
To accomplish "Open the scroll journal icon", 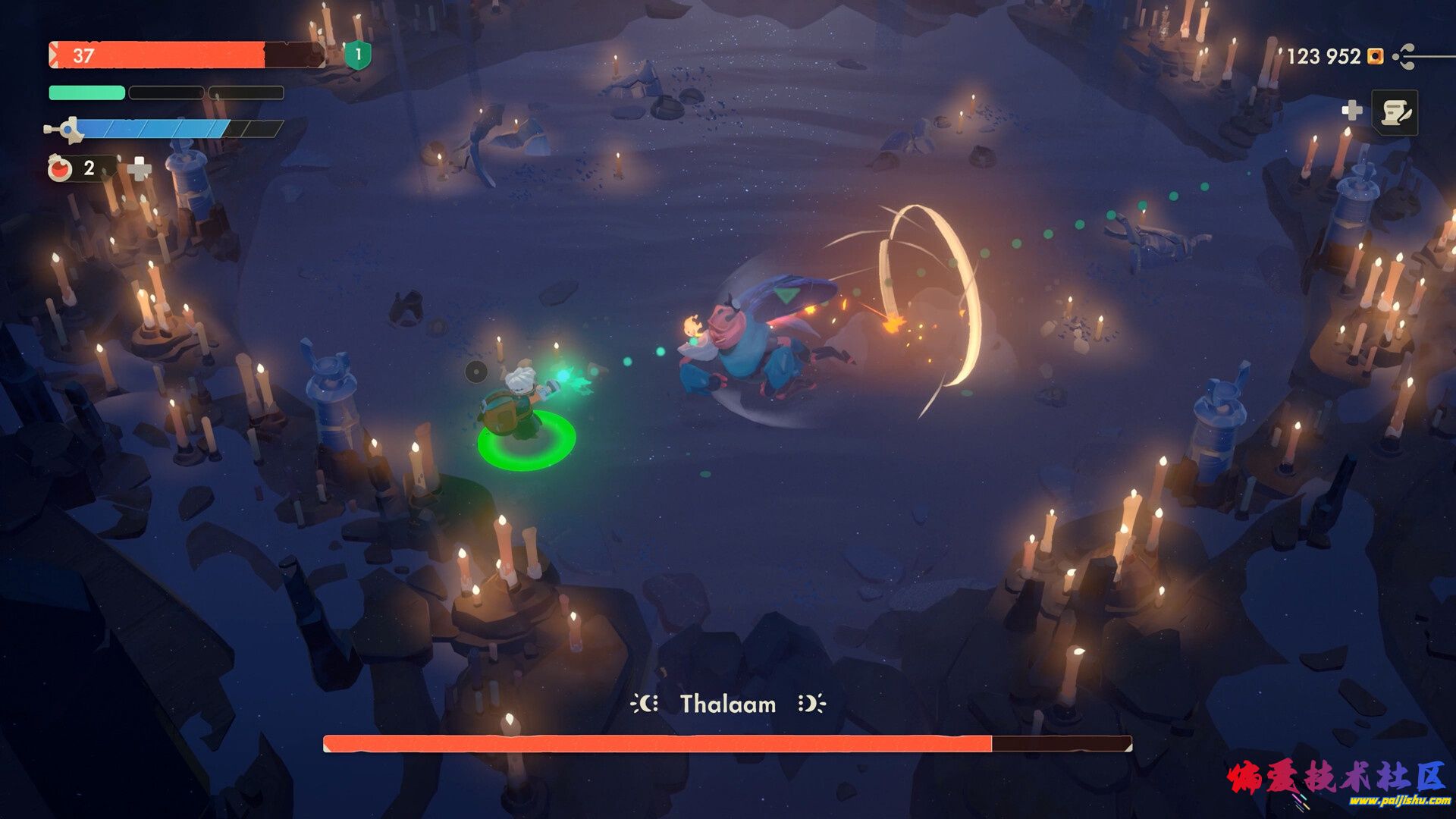I will click(x=1395, y=113).
